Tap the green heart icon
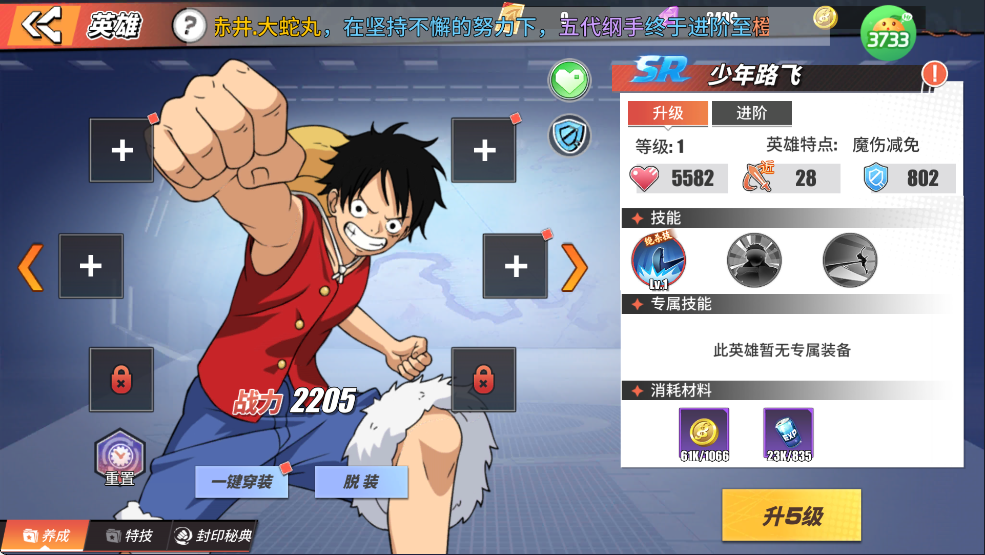Viewport: 985px width, 555px height. pos(569,82)
